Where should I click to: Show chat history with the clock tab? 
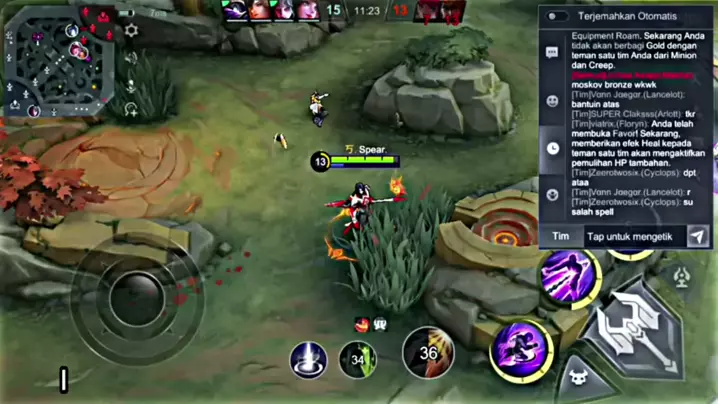553,148
